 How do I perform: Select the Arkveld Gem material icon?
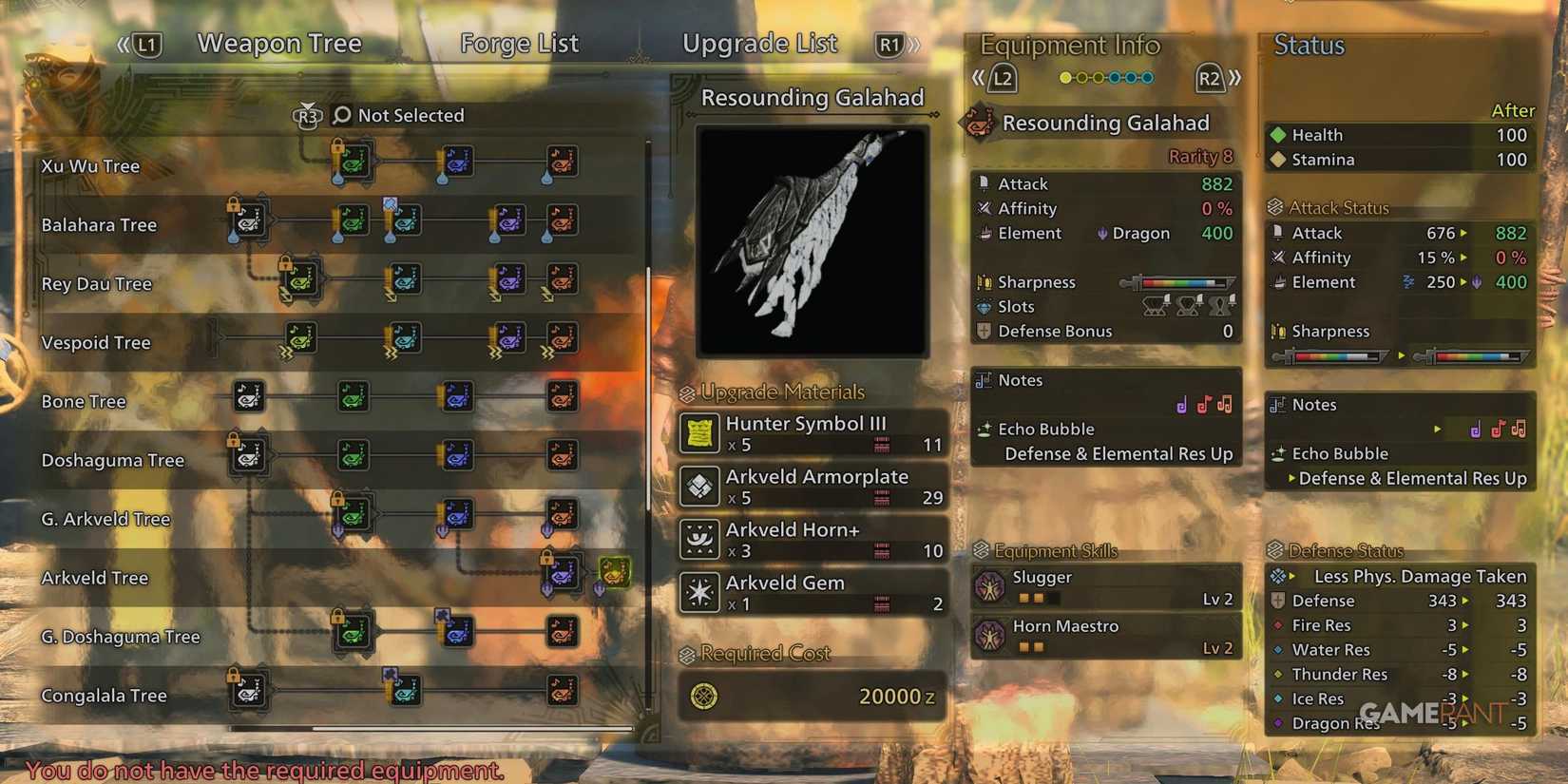[x=699, y=592]
